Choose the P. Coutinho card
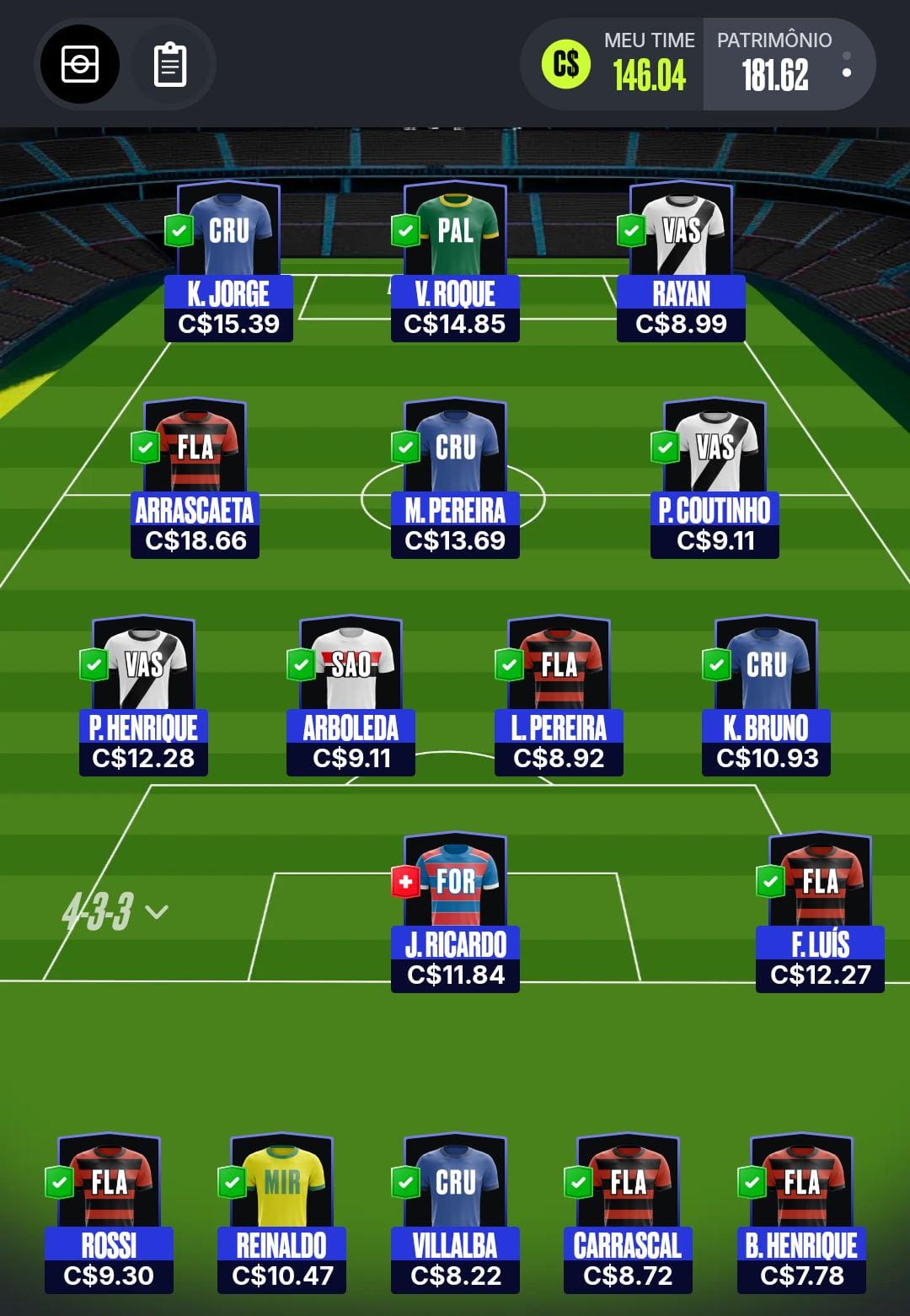Image resolution: width=910 pixels, height=1316 pixels. coord(715,478)
